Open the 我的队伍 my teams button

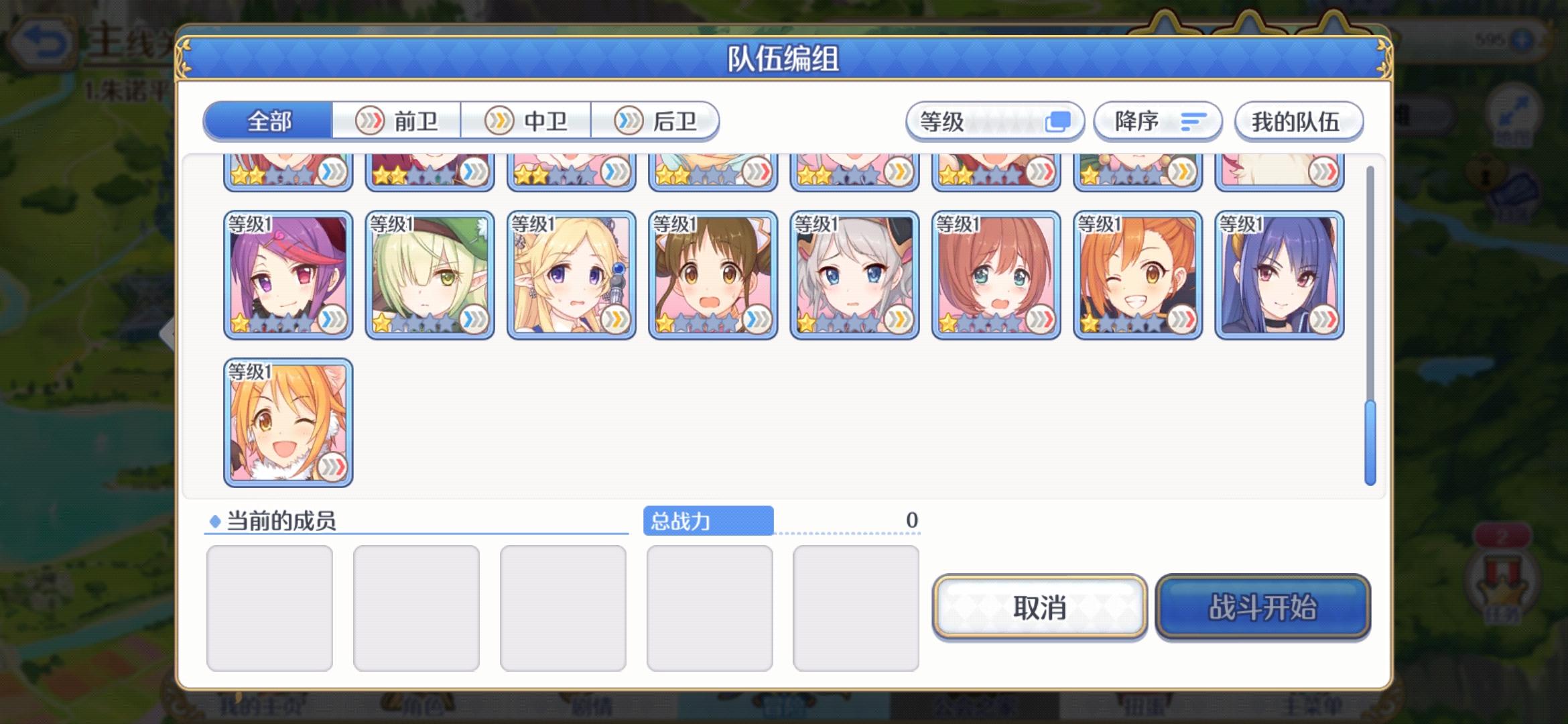point(1298,122)
